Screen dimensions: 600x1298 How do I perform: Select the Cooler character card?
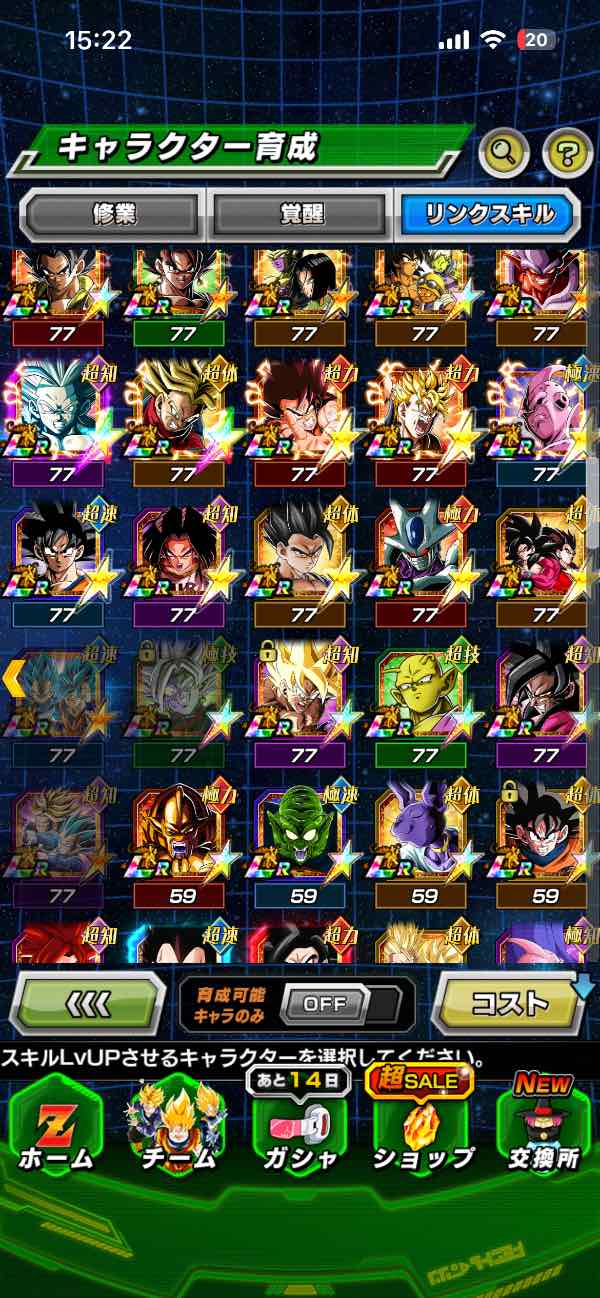(x=424, y=555)
